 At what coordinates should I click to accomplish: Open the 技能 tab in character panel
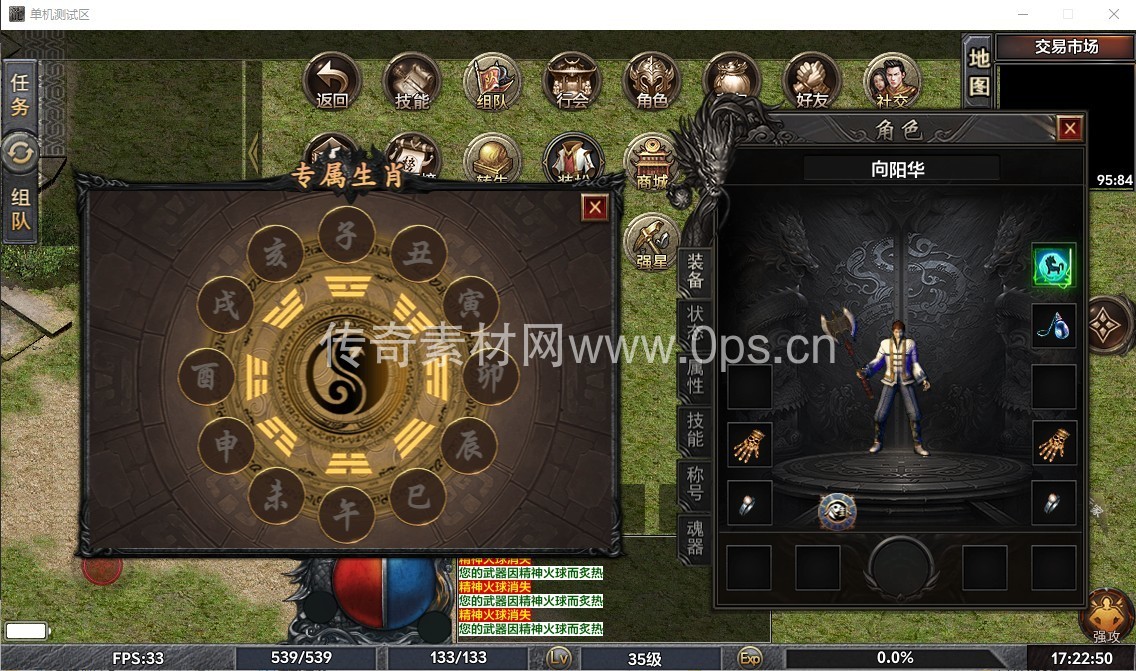(695, 431)
